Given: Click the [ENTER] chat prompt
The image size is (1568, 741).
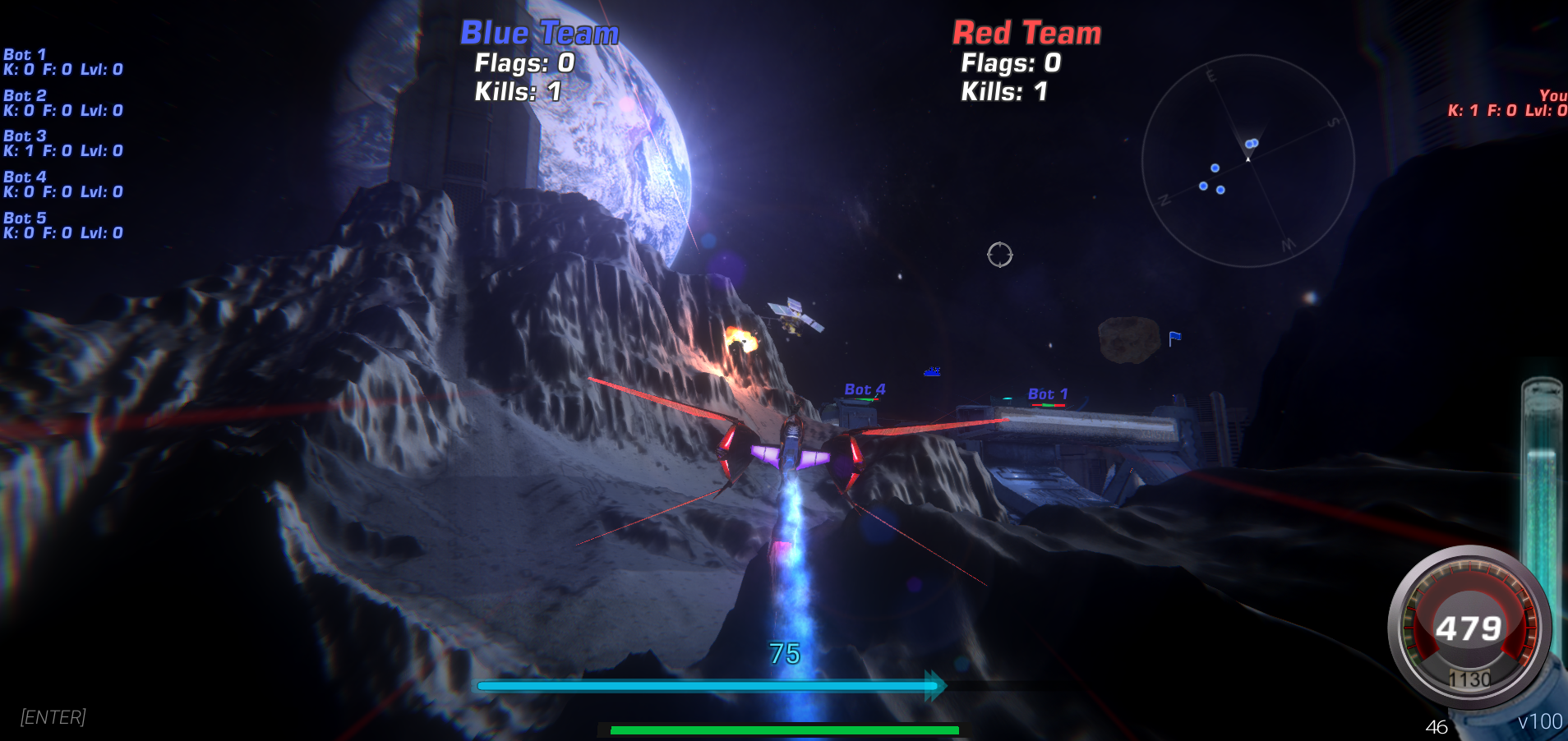Looking at the screenshot, I should pyautogui.click(x=52, y=717).
